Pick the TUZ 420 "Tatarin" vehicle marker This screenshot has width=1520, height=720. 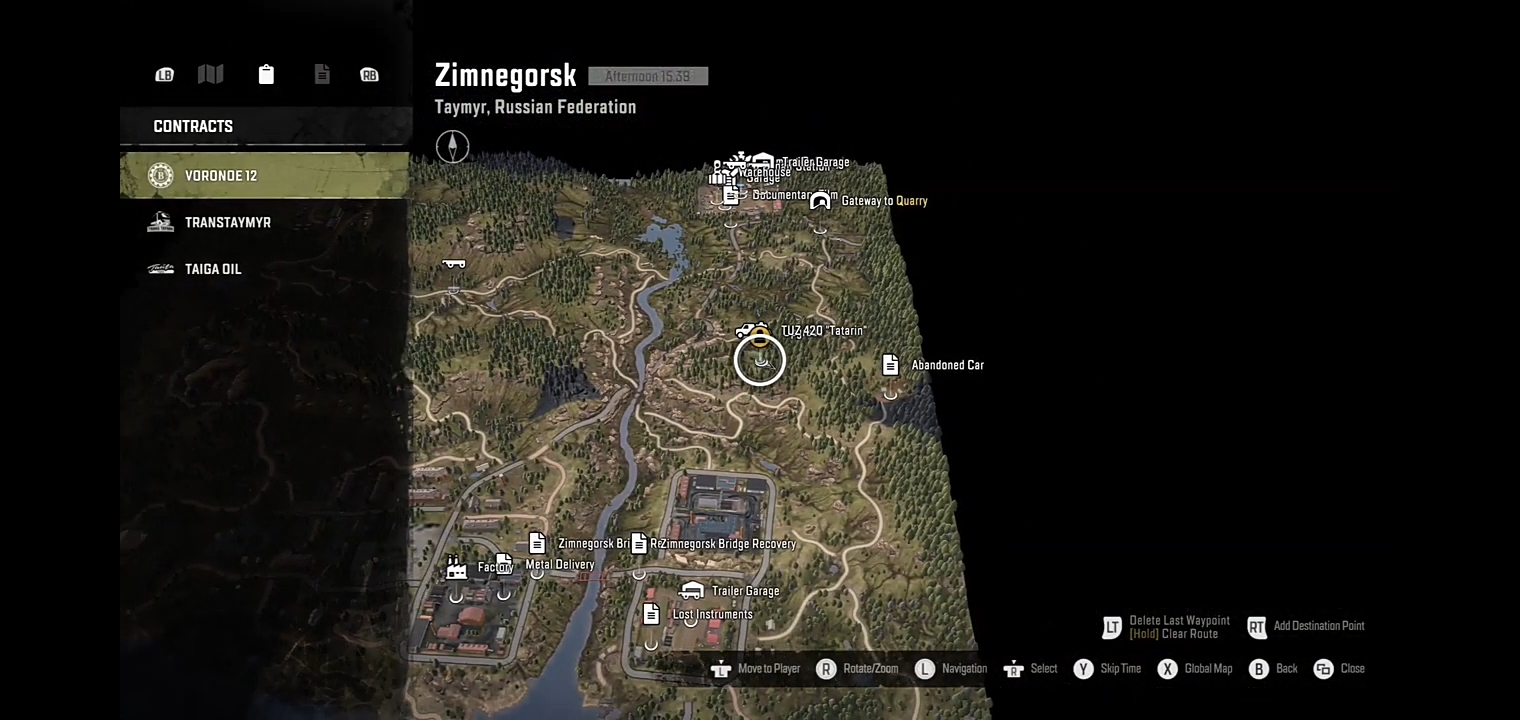[748, 331]
